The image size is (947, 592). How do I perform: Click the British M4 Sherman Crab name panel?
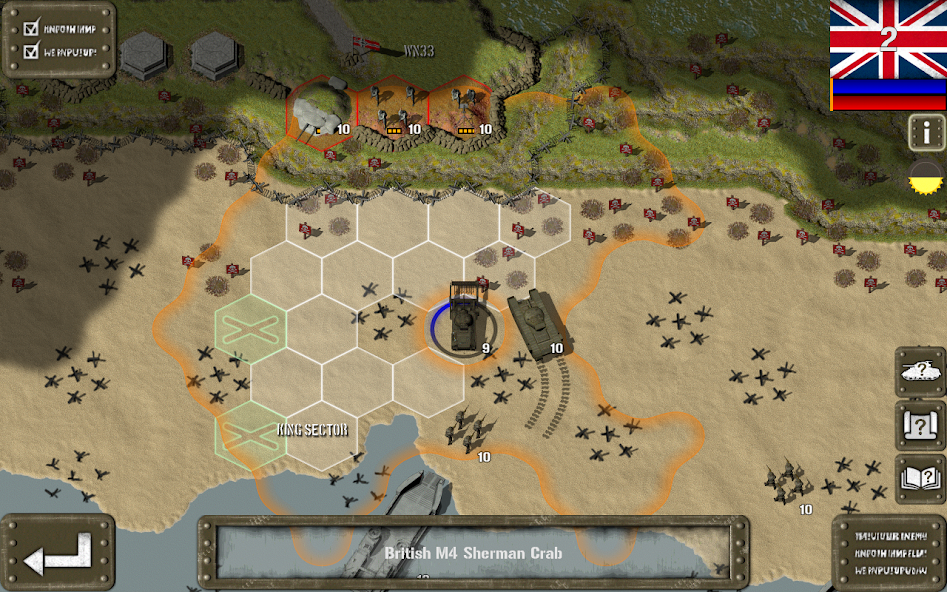click(x=472, y=552)
